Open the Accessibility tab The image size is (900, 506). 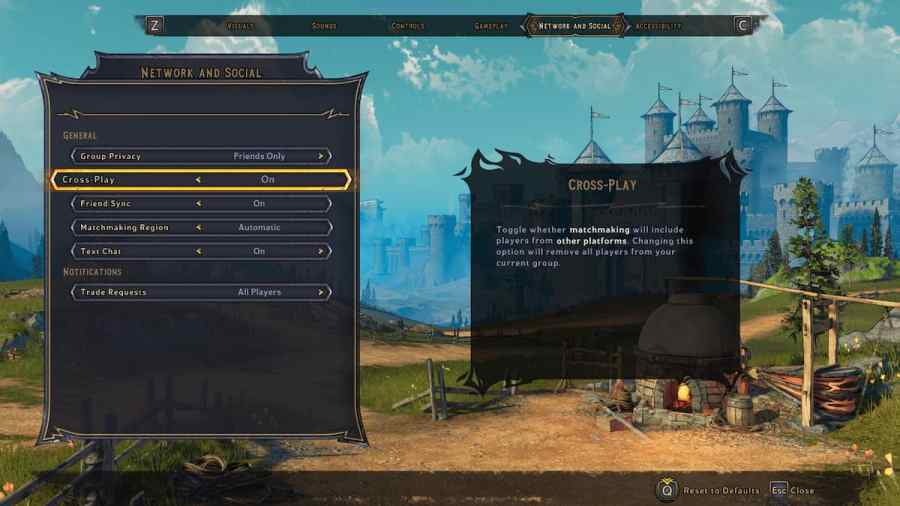coord(659,26)
